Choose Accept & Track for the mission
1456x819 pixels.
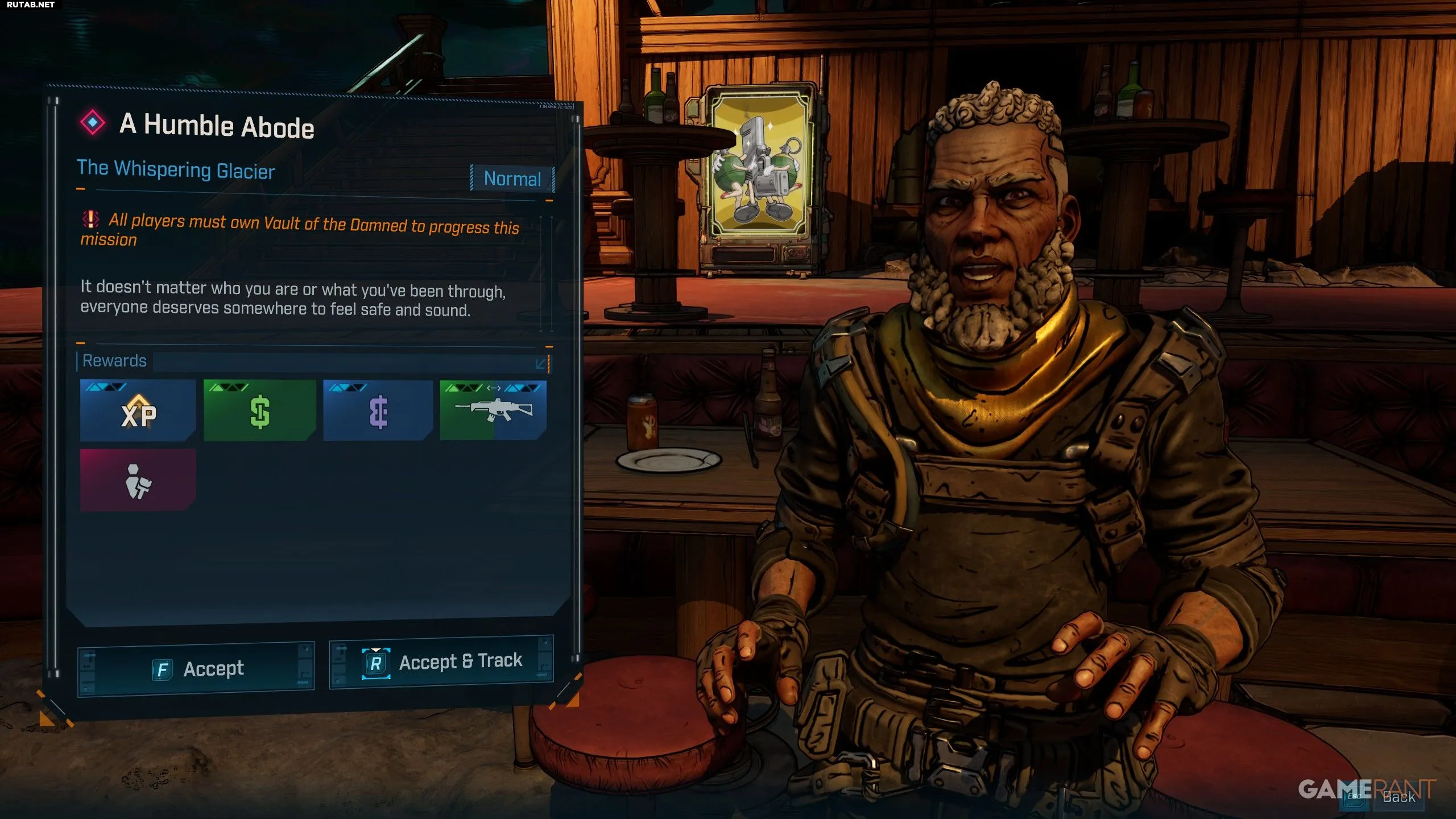[x=441, y=662]
